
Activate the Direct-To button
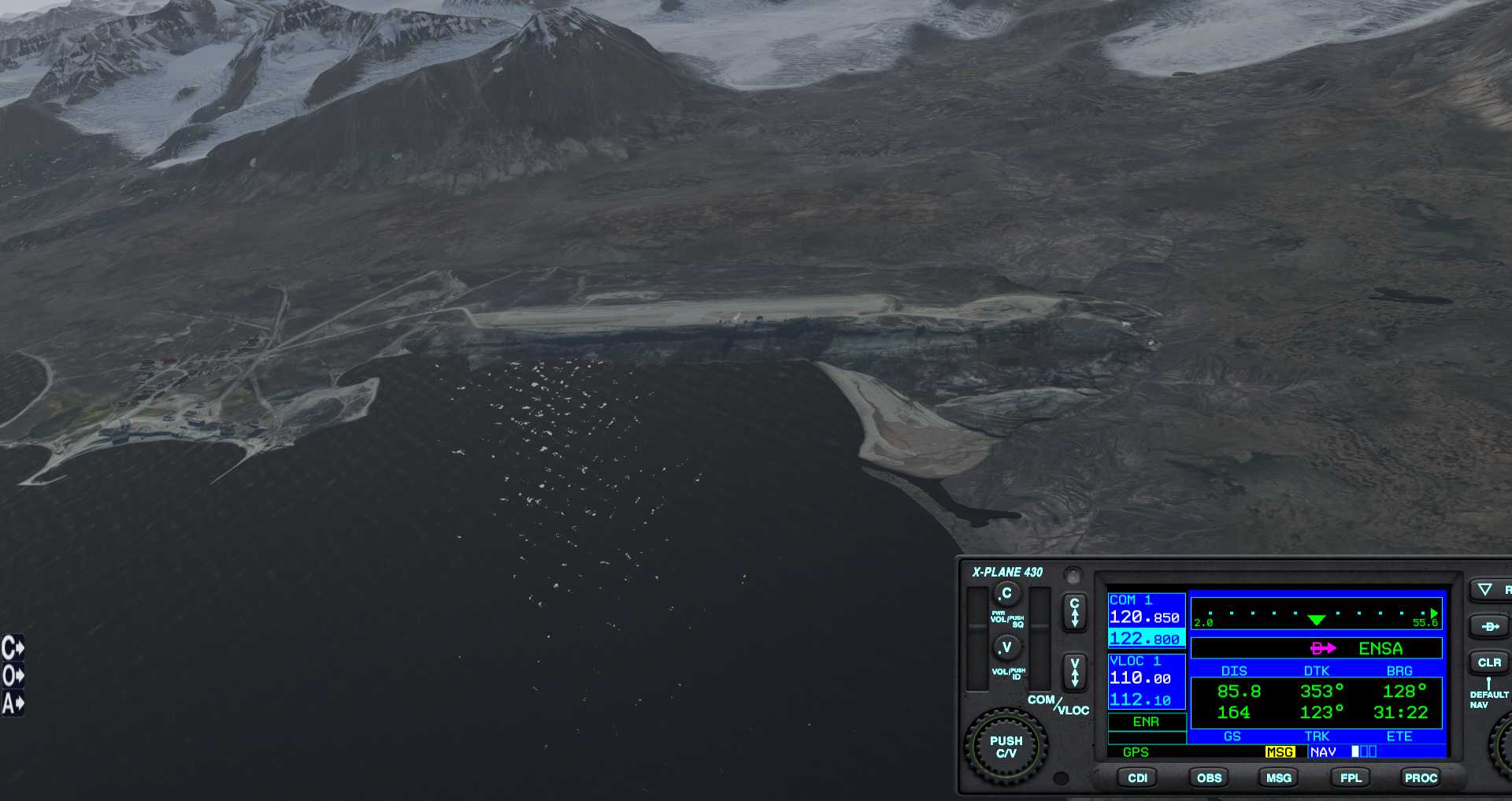(x=1488, y=626)
